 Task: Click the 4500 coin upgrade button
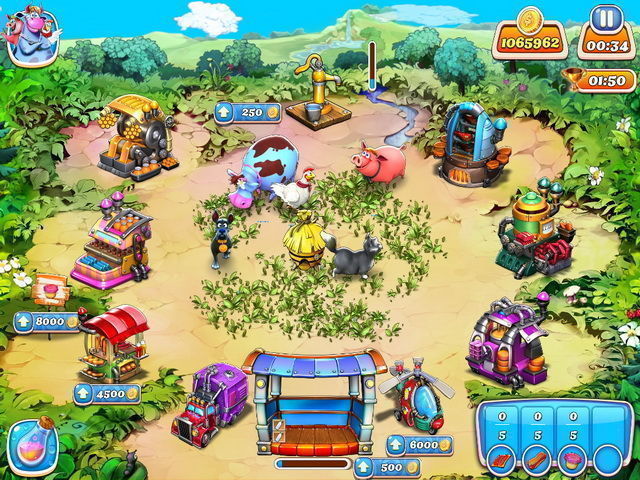[107, 394]
